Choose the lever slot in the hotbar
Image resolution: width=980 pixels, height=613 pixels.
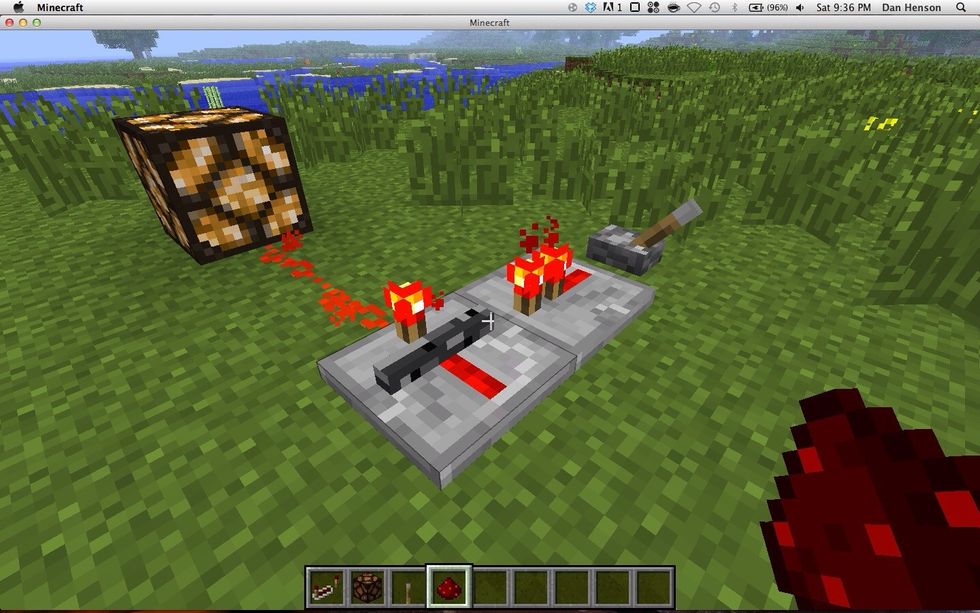(407, 587)
